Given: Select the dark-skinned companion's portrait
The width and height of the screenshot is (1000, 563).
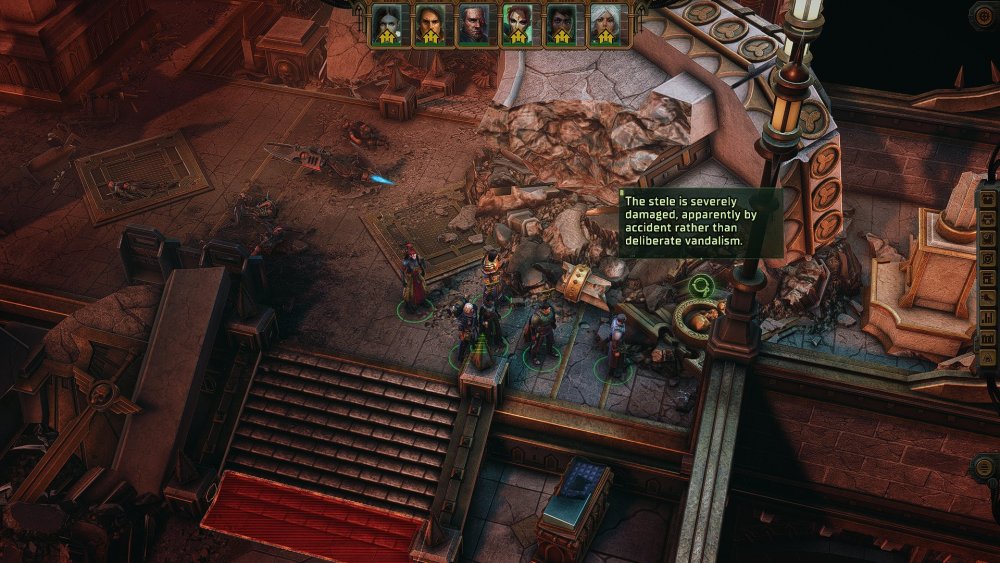Looking at the screenshot, I should [x=562, y=24].
